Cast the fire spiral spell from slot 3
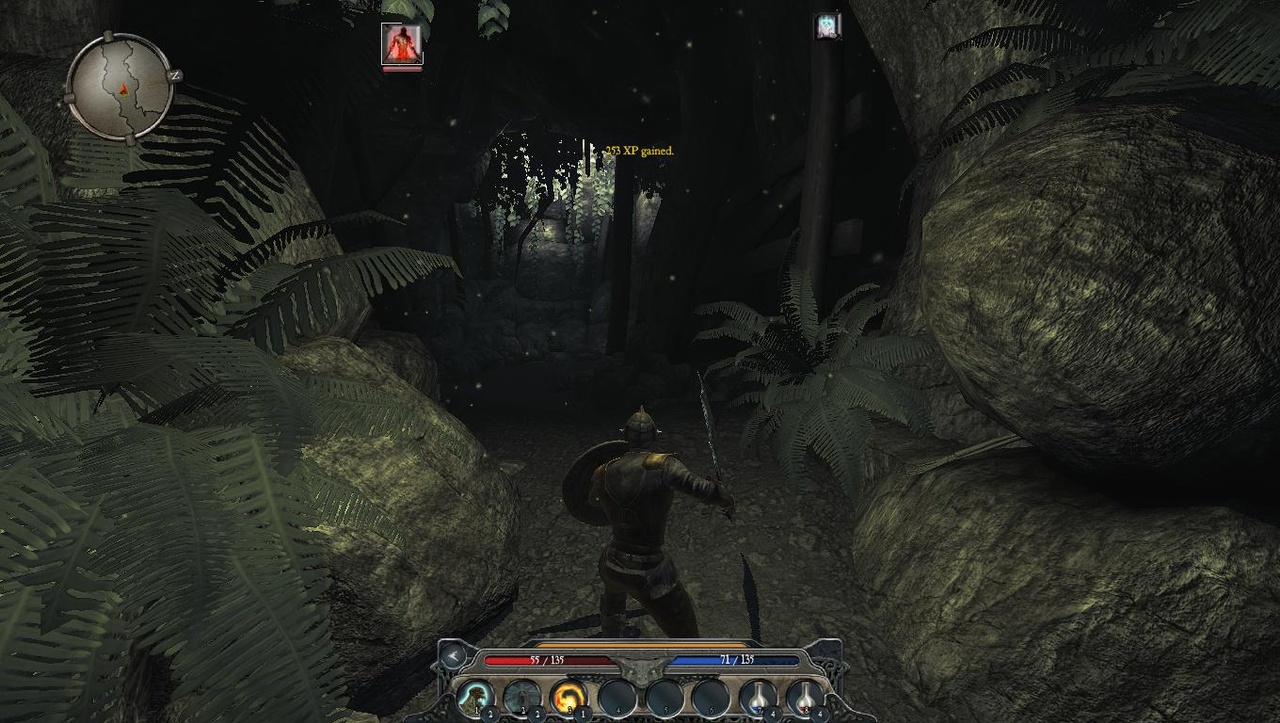This screenshot has width=1280, height=723. click(570, 697)
